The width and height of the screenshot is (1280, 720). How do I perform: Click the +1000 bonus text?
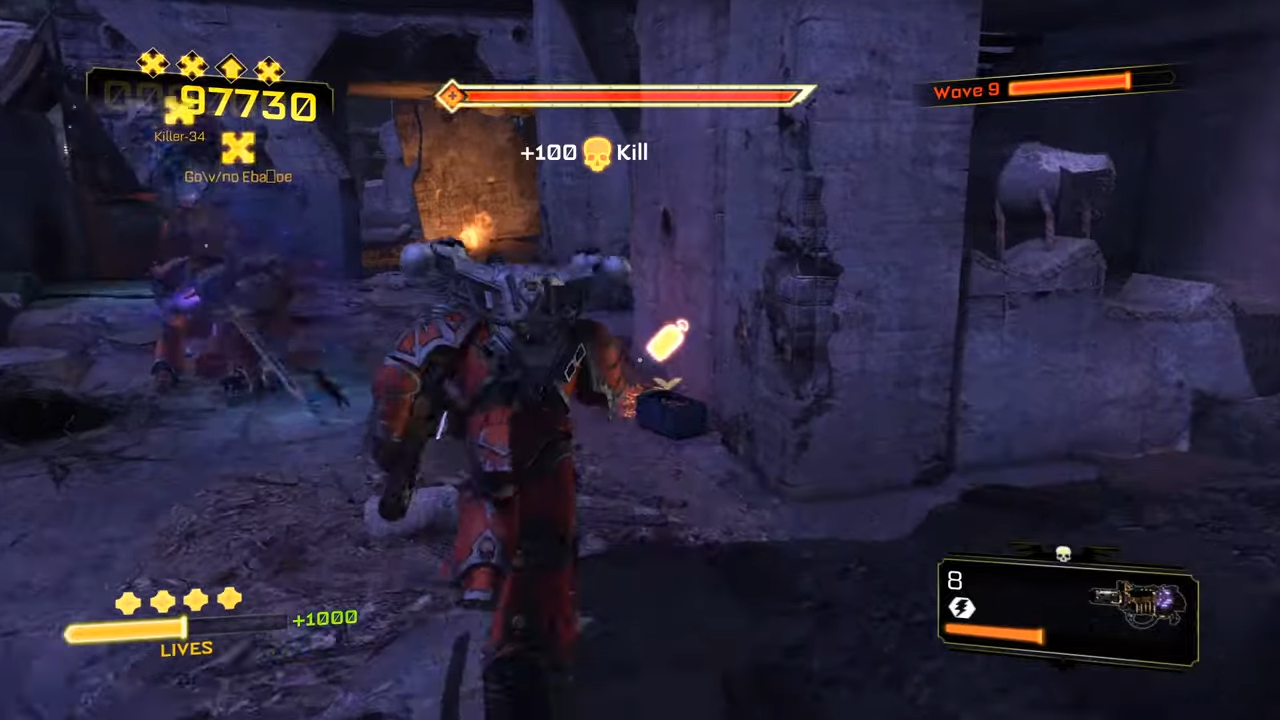point(324,619)
